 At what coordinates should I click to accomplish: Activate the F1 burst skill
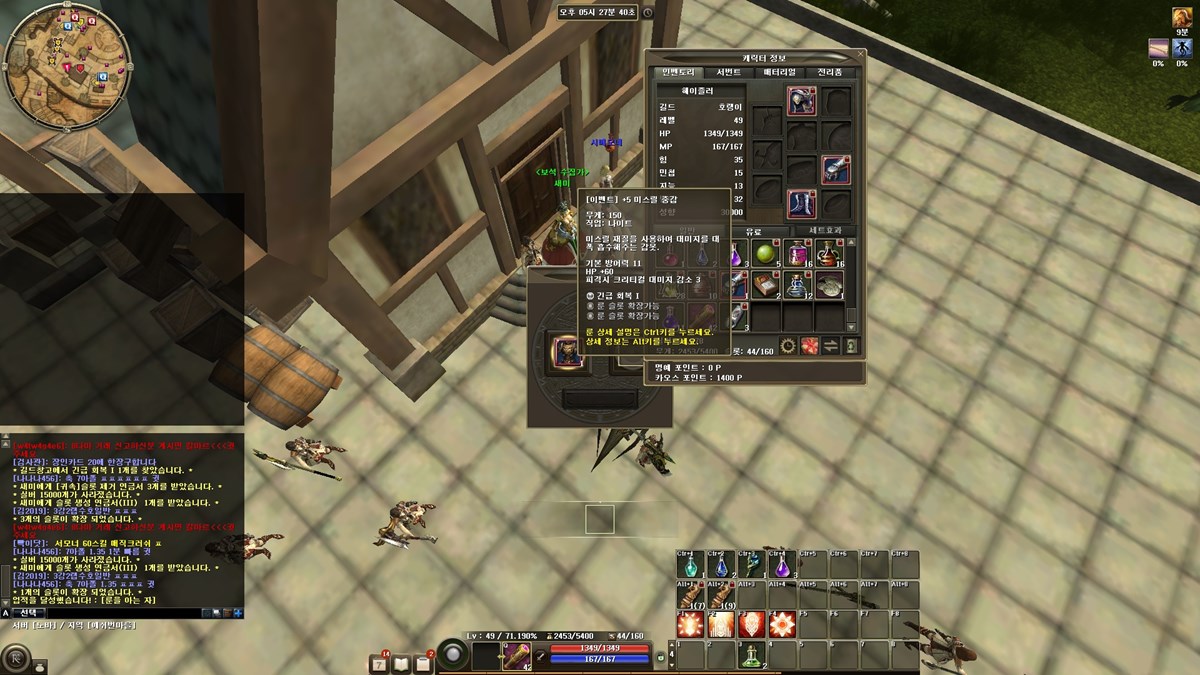tap(688, 625)
